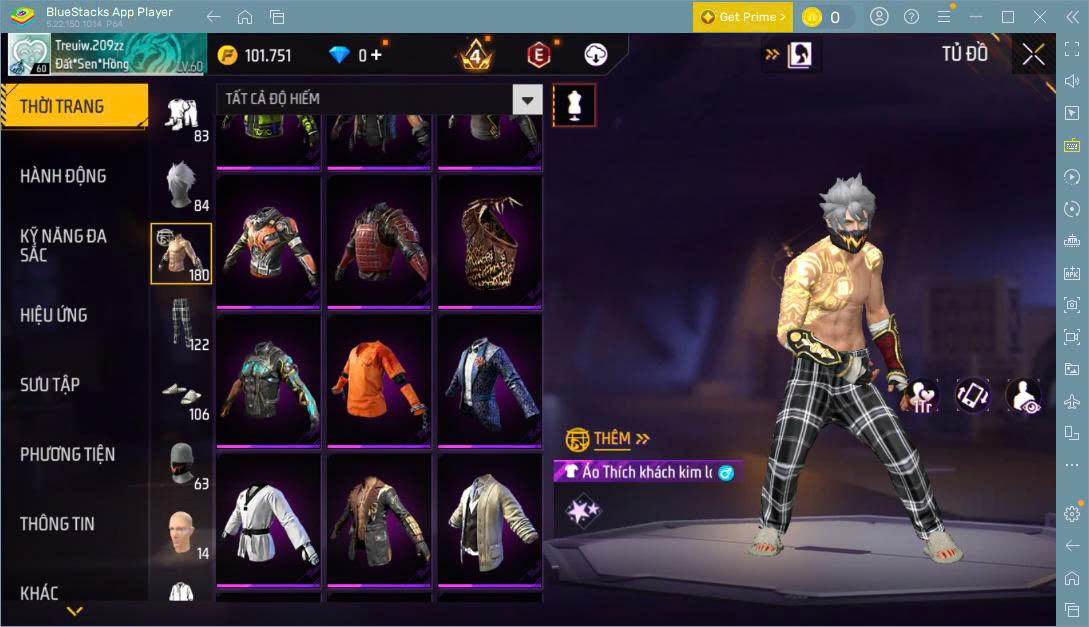Viewport: 1089px width, 627px height.
Task: Select the KỸ NĂNG ĐA SẮC tab
Action: (64, 245)
